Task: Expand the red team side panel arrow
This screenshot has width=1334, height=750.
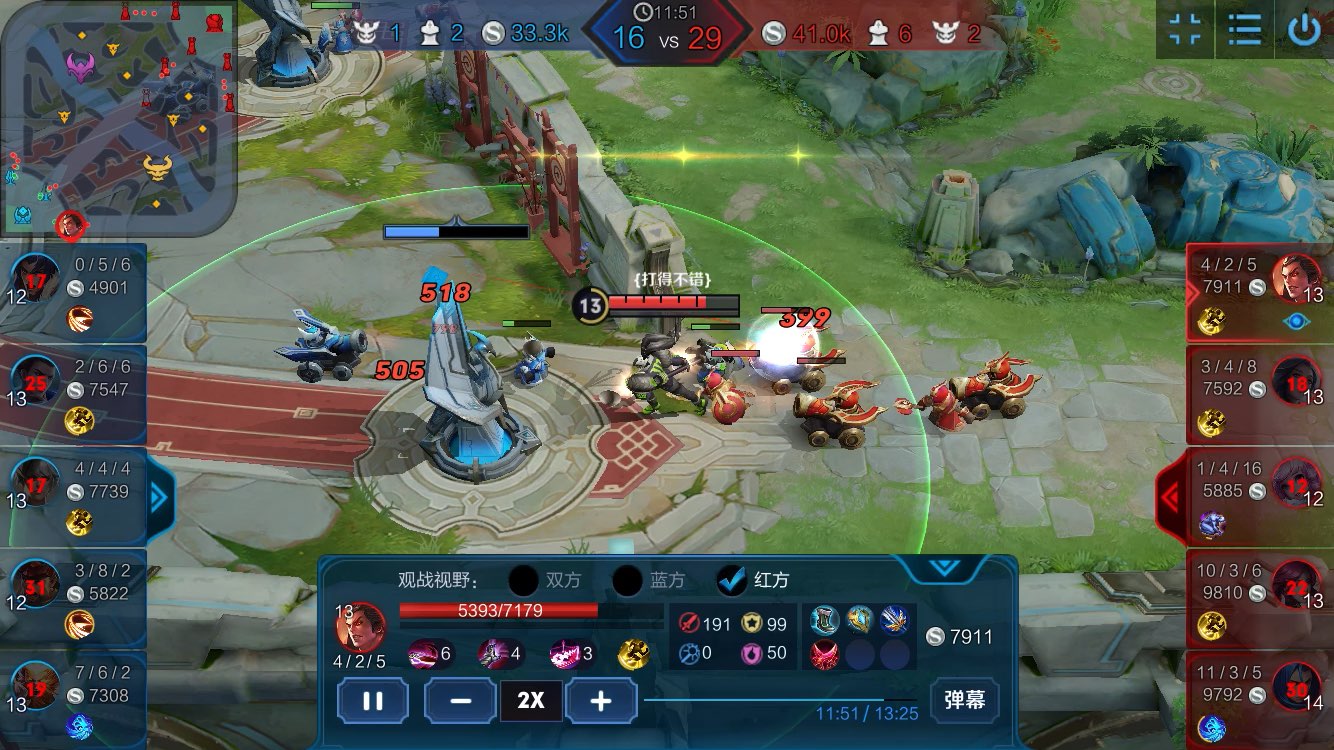Action: (x=1170, y=497)
